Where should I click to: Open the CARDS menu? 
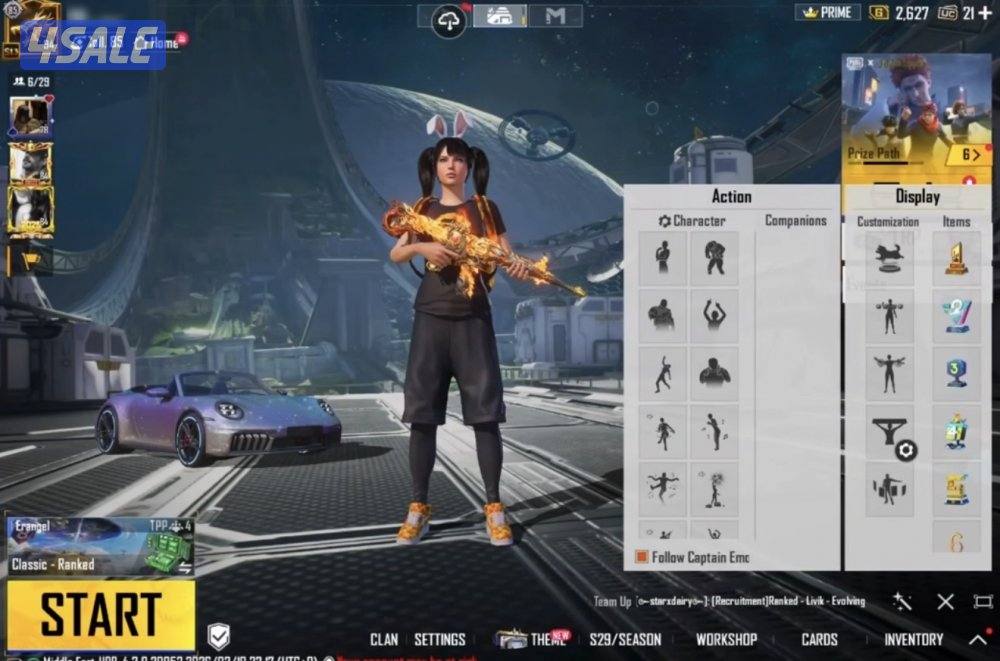(819, 639)
